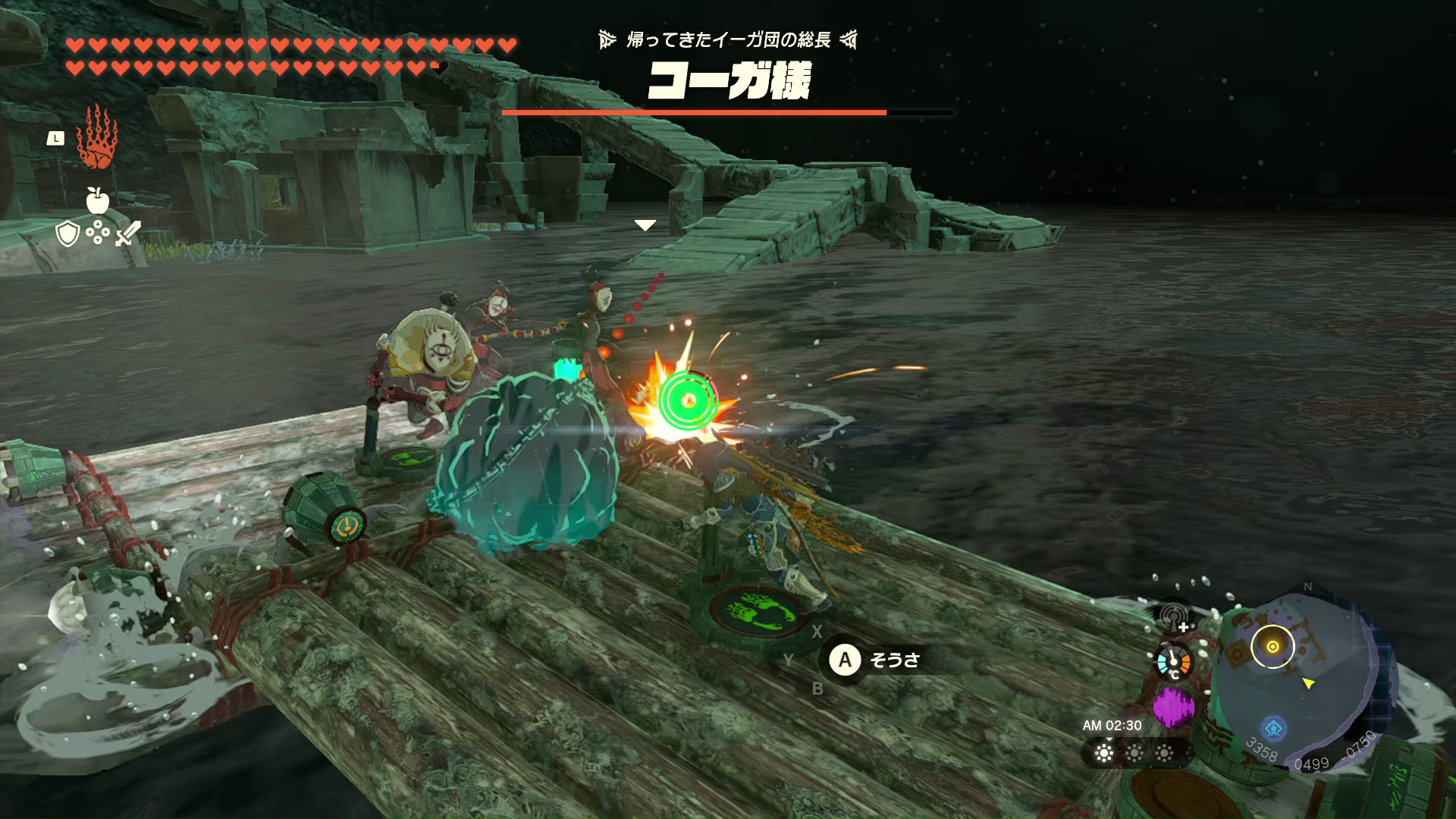Select the yellow objective marker on minimap

(1272, 647)
